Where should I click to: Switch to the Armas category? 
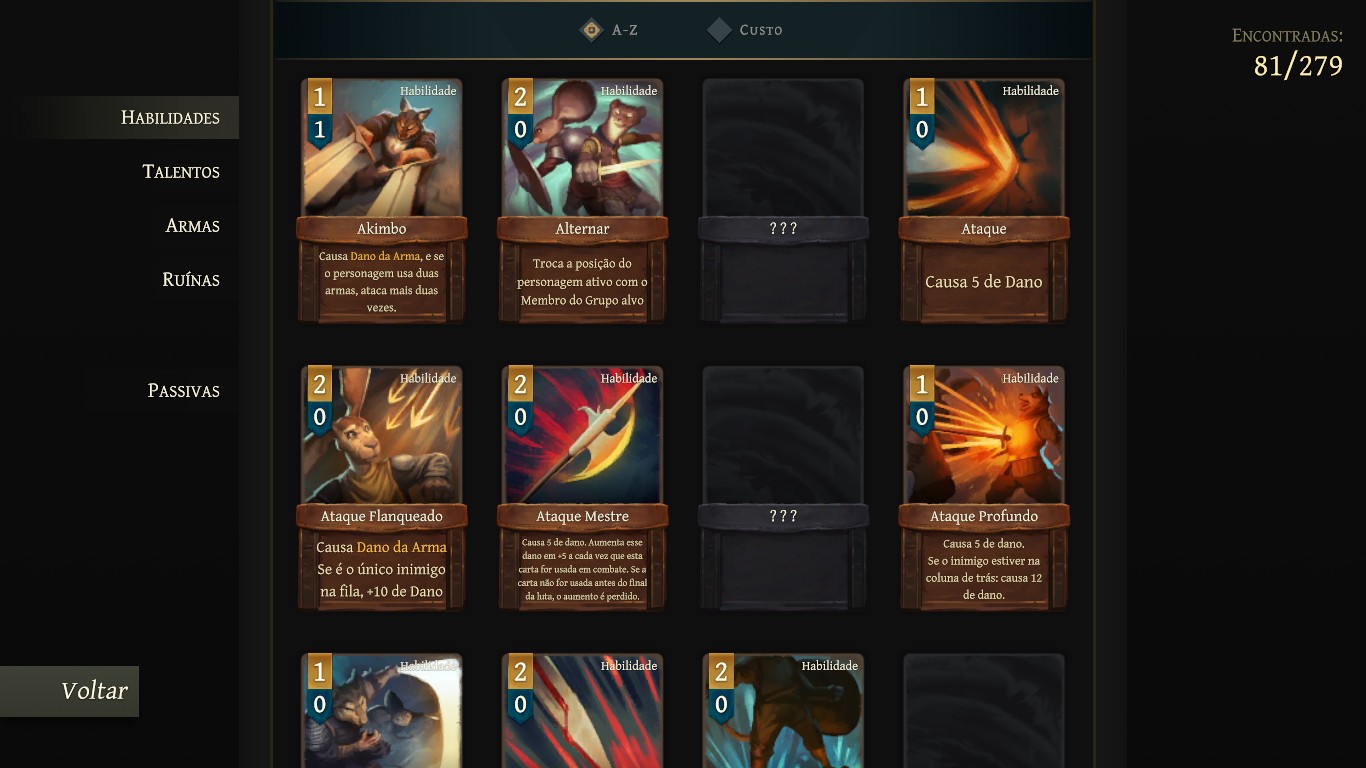(x=190, y=226)
